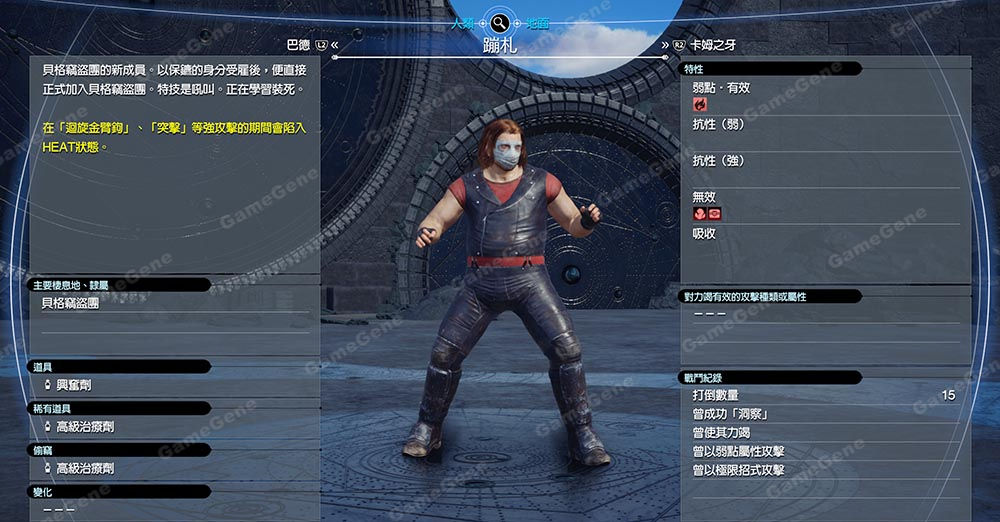Select the 曾成功「洞察」 record row
The height and width of the screenshot is (522, 1000).
point(823,414)
